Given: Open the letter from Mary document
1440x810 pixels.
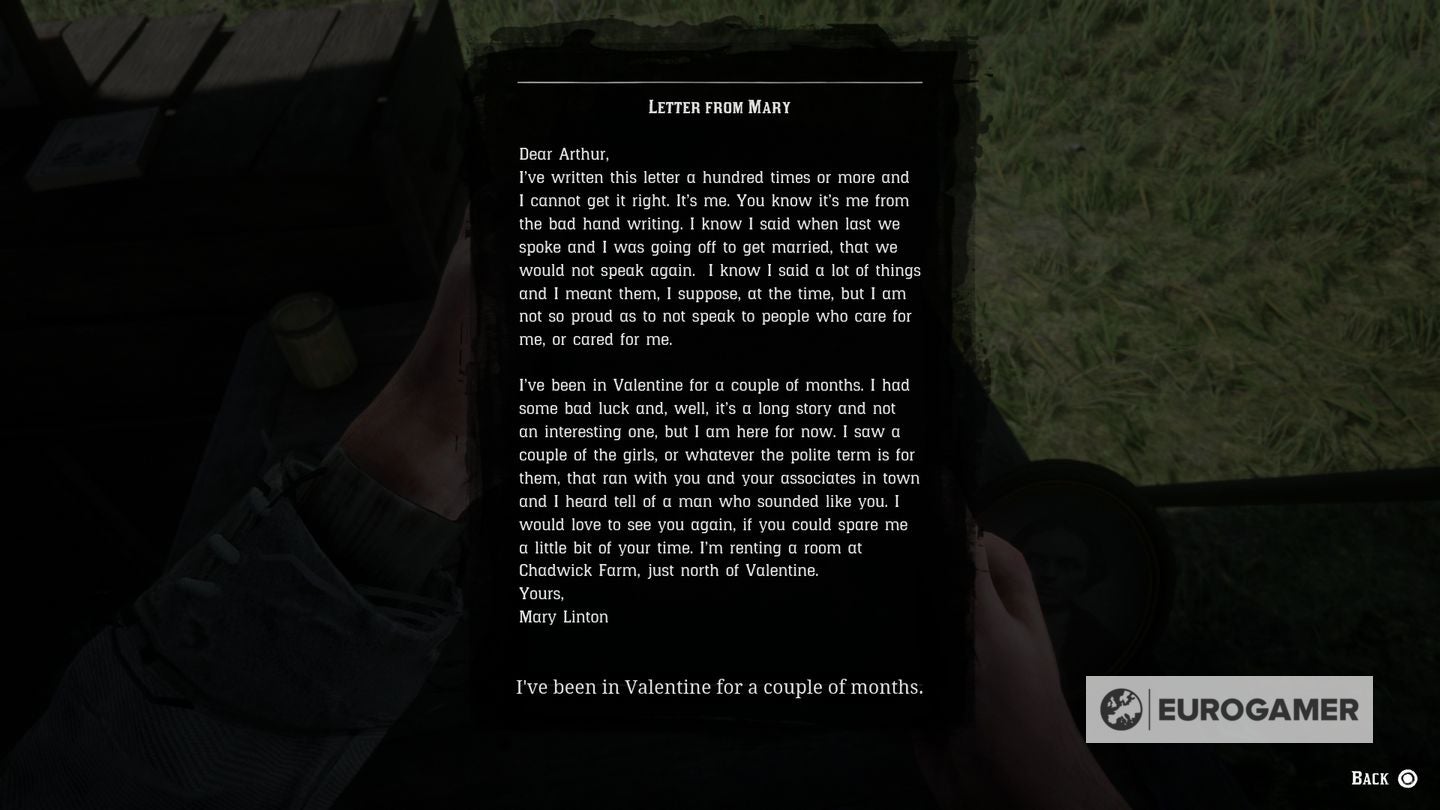Looking at the screenshot, I should click(719, 400).
